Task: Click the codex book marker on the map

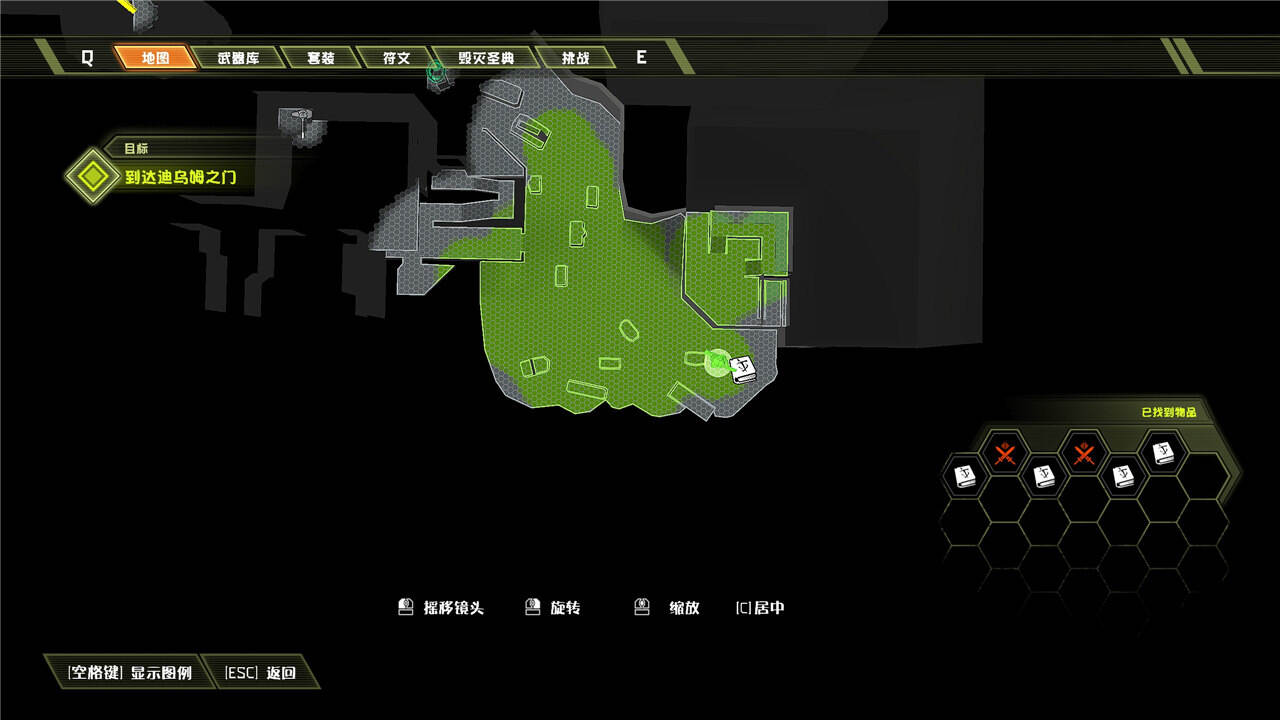Action: pos(743,369)
